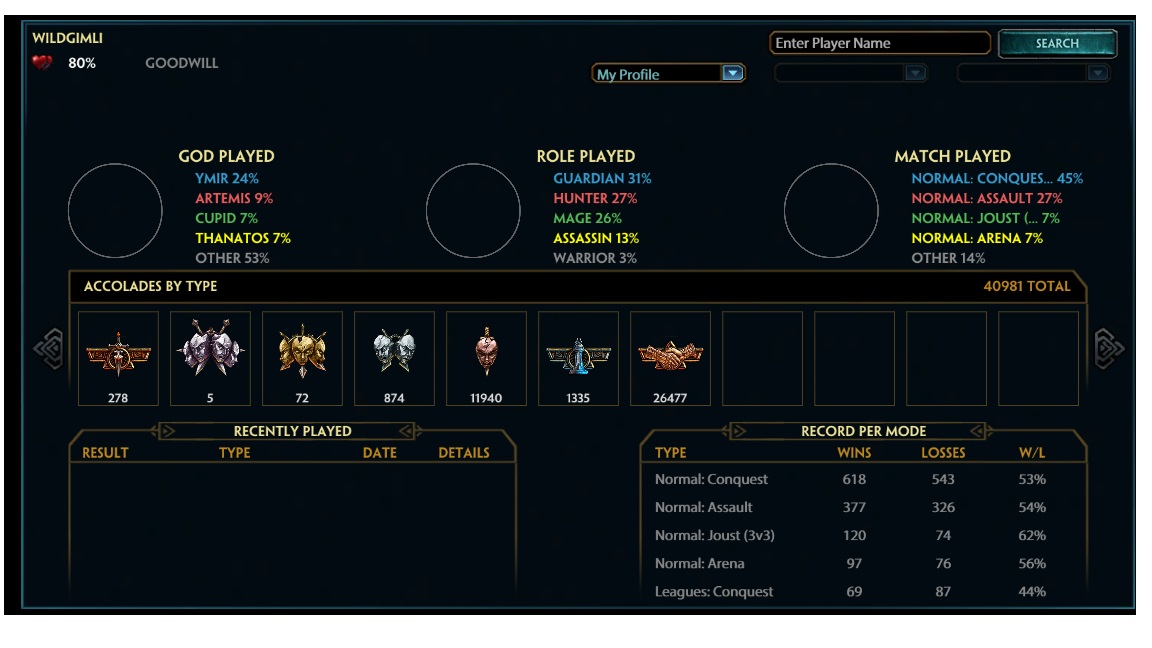Select the handshake accolade showing 26477

(670, 358)
